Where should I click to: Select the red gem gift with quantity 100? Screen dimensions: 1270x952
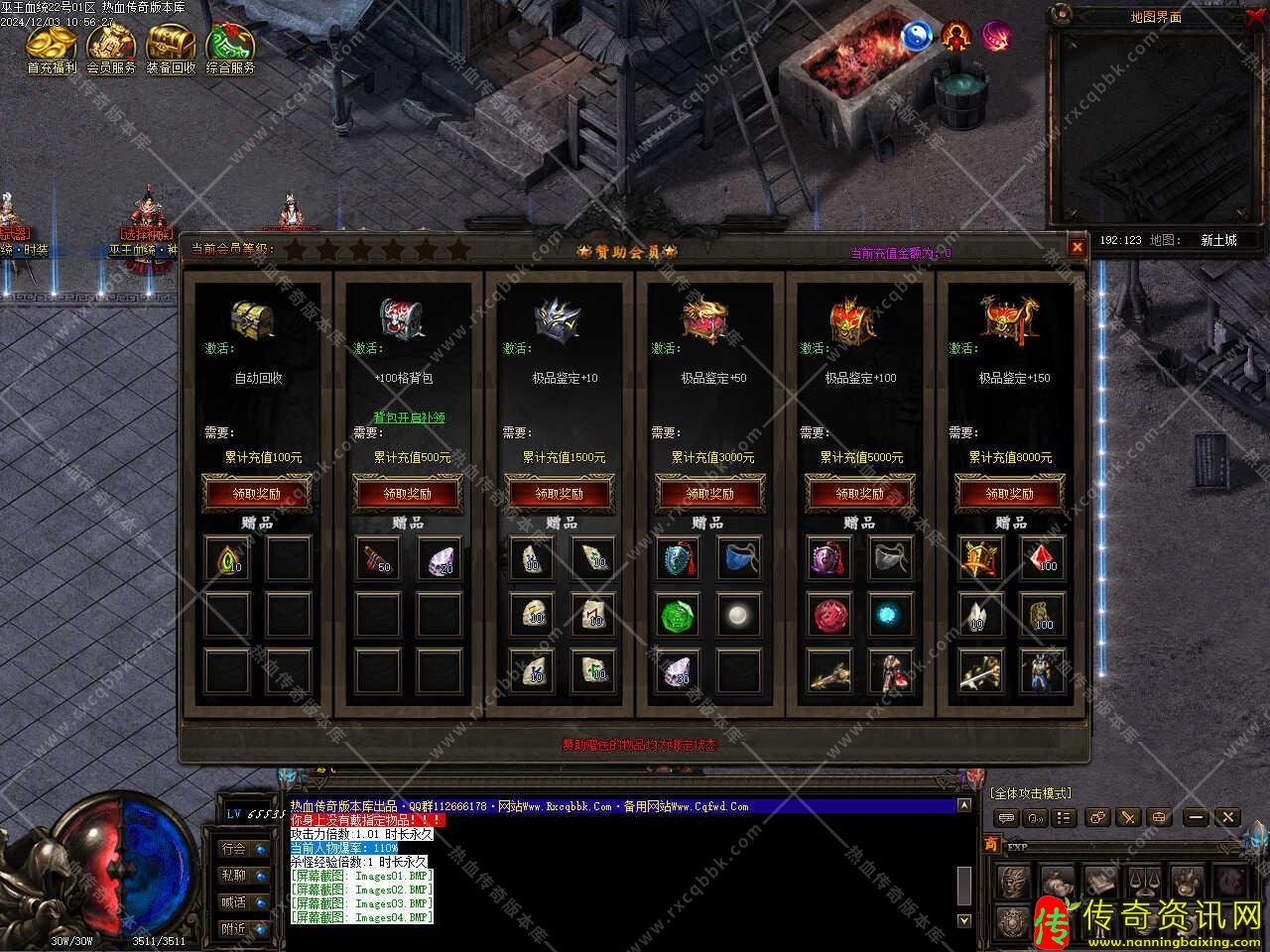[1042, 558]
